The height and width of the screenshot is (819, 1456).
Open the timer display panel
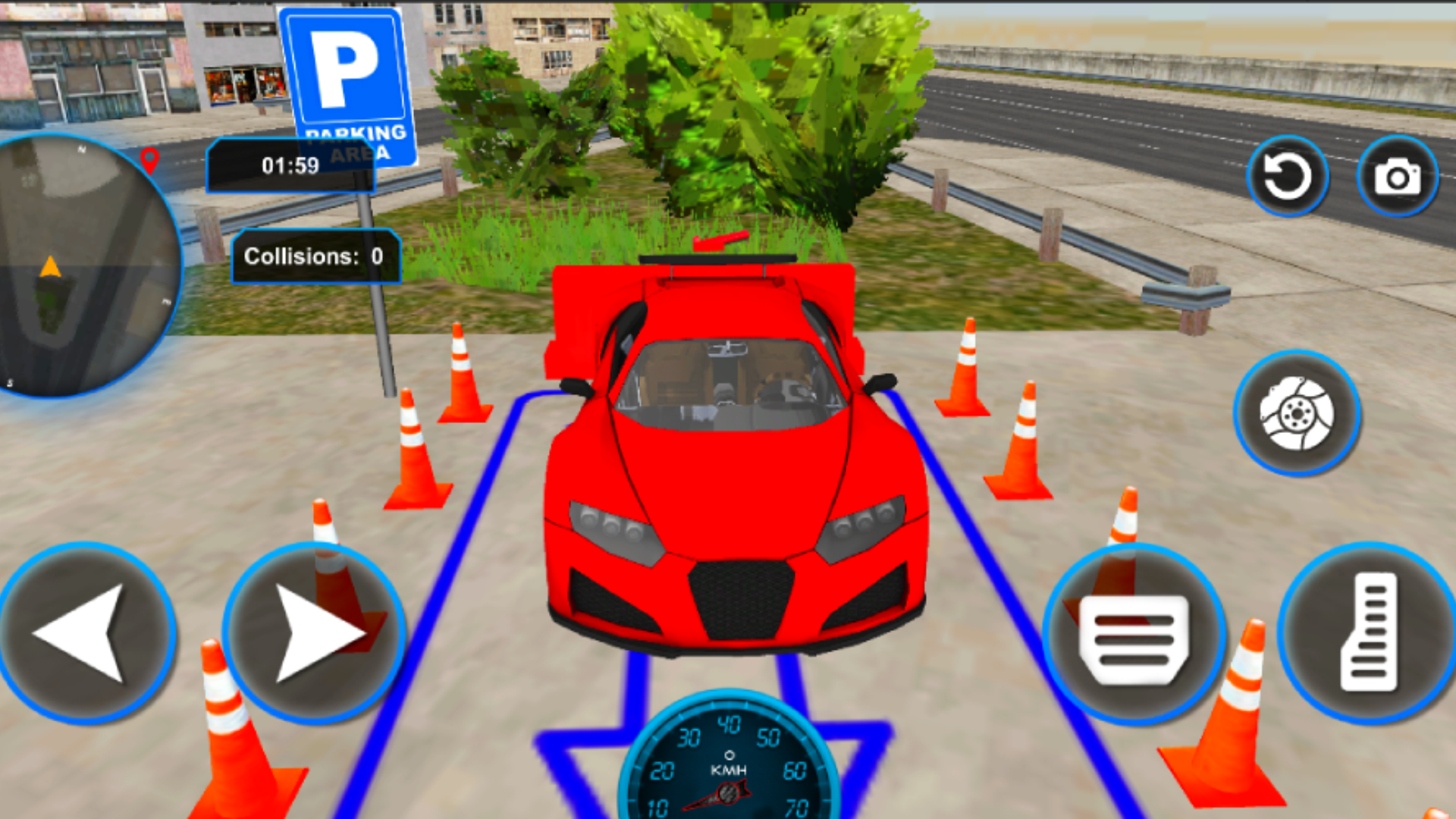pyautogui.click(x=290, y=166)
